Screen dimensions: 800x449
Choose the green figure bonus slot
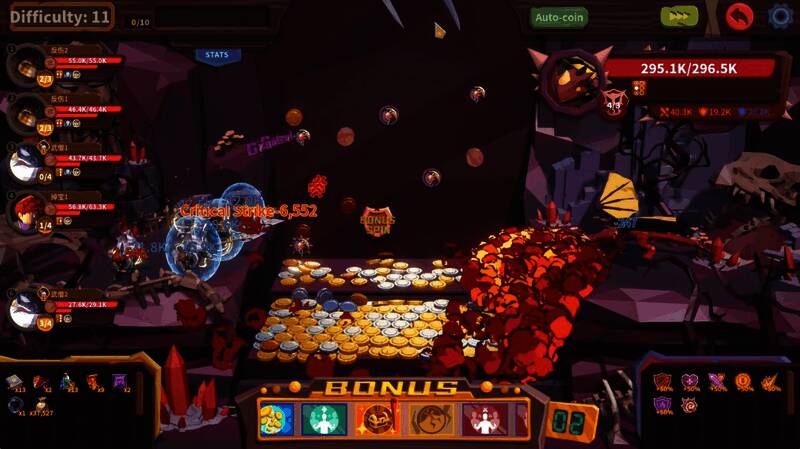[x=324, y=419]
